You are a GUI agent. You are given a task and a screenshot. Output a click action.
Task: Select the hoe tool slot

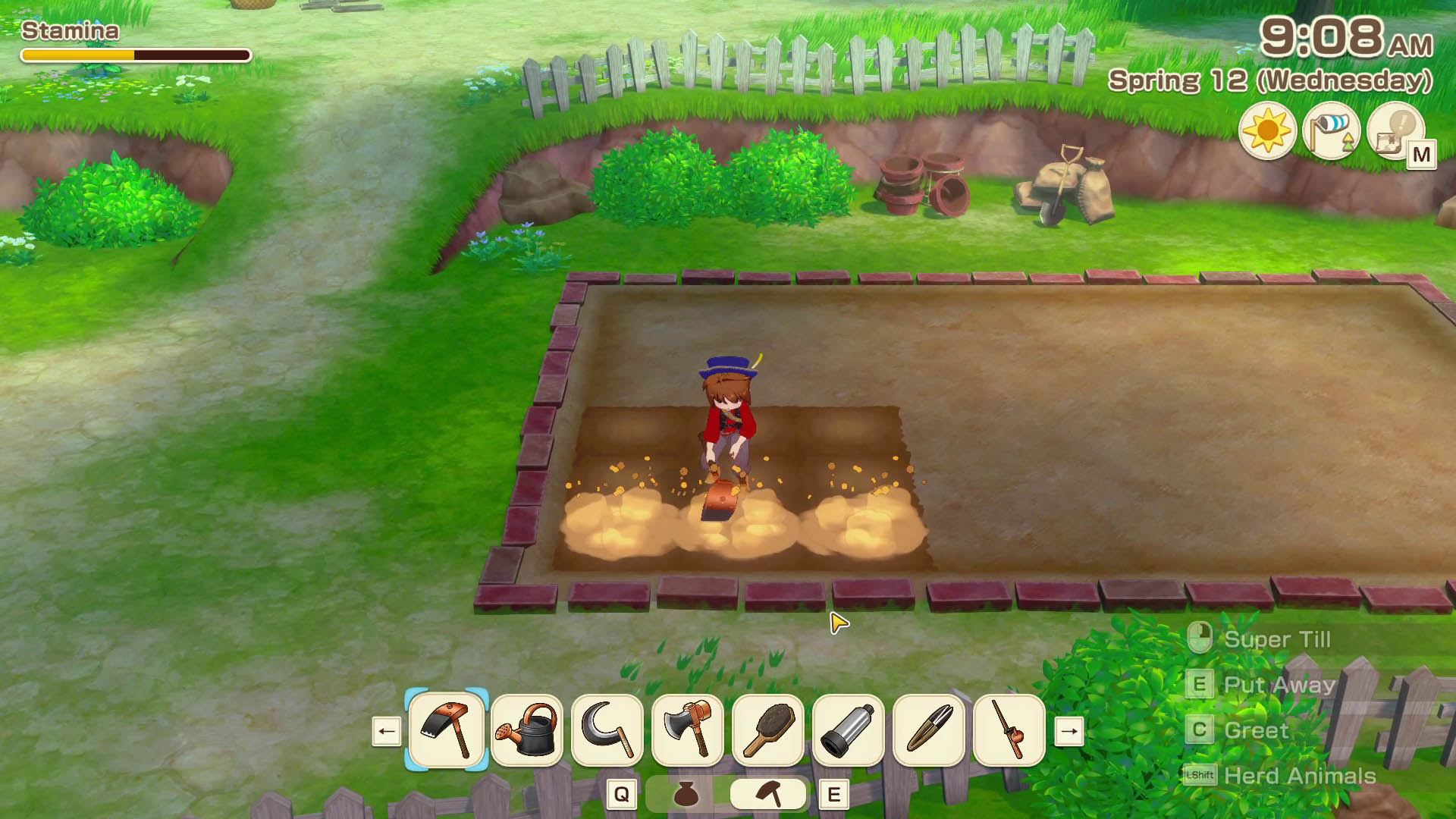(x=447, y=730)
